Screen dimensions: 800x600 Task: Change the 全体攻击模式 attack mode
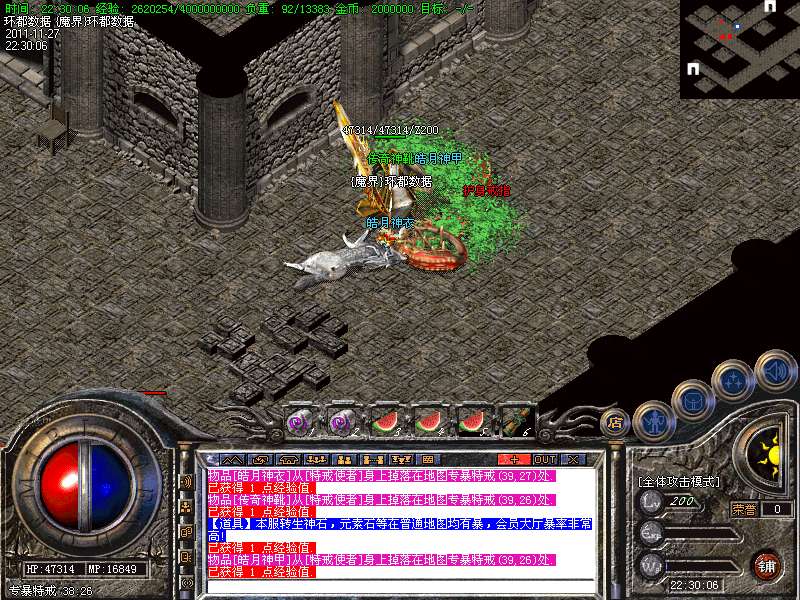point(678,481)
